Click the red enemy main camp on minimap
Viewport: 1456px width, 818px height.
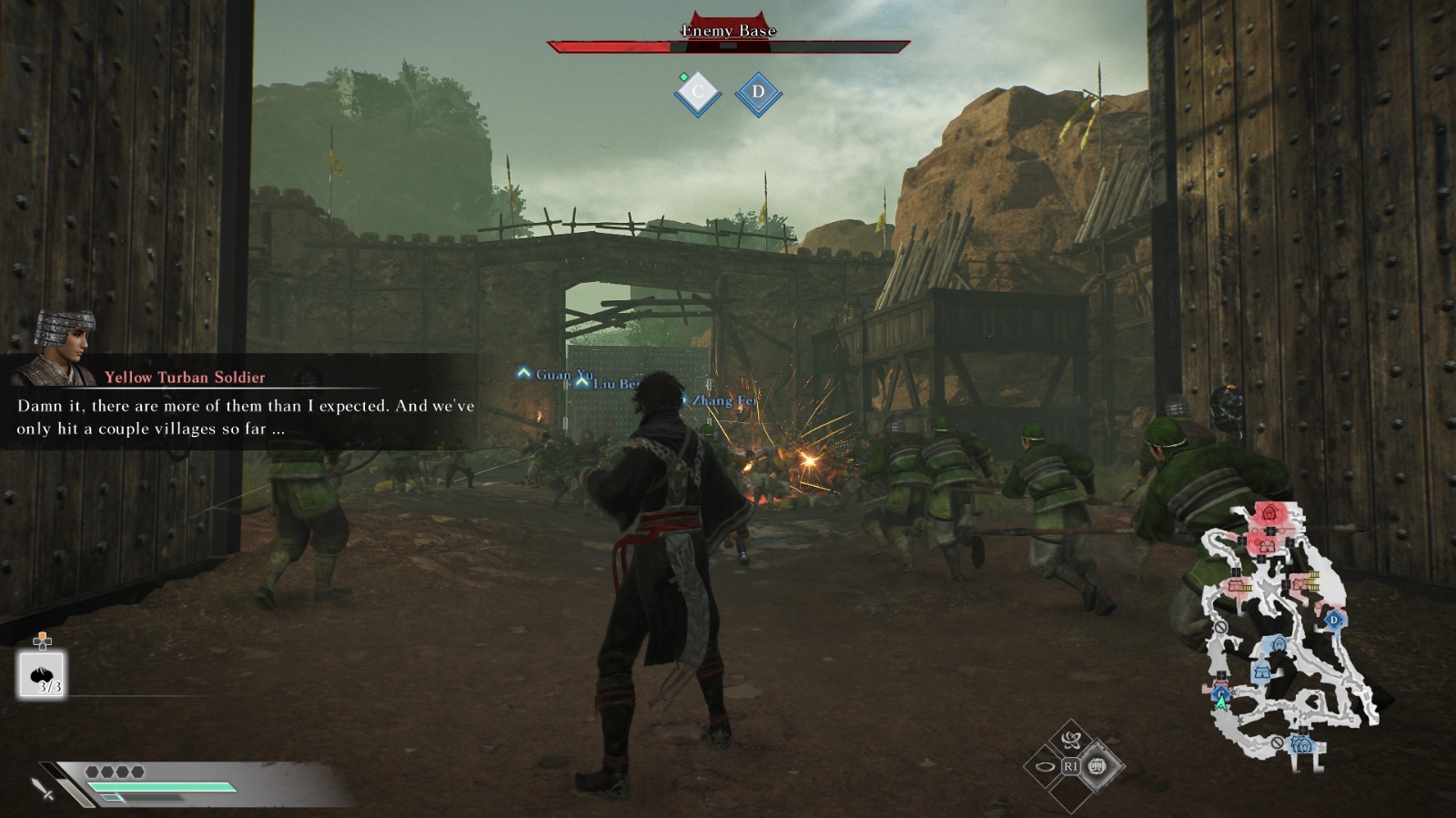(x=1268, y=515)
